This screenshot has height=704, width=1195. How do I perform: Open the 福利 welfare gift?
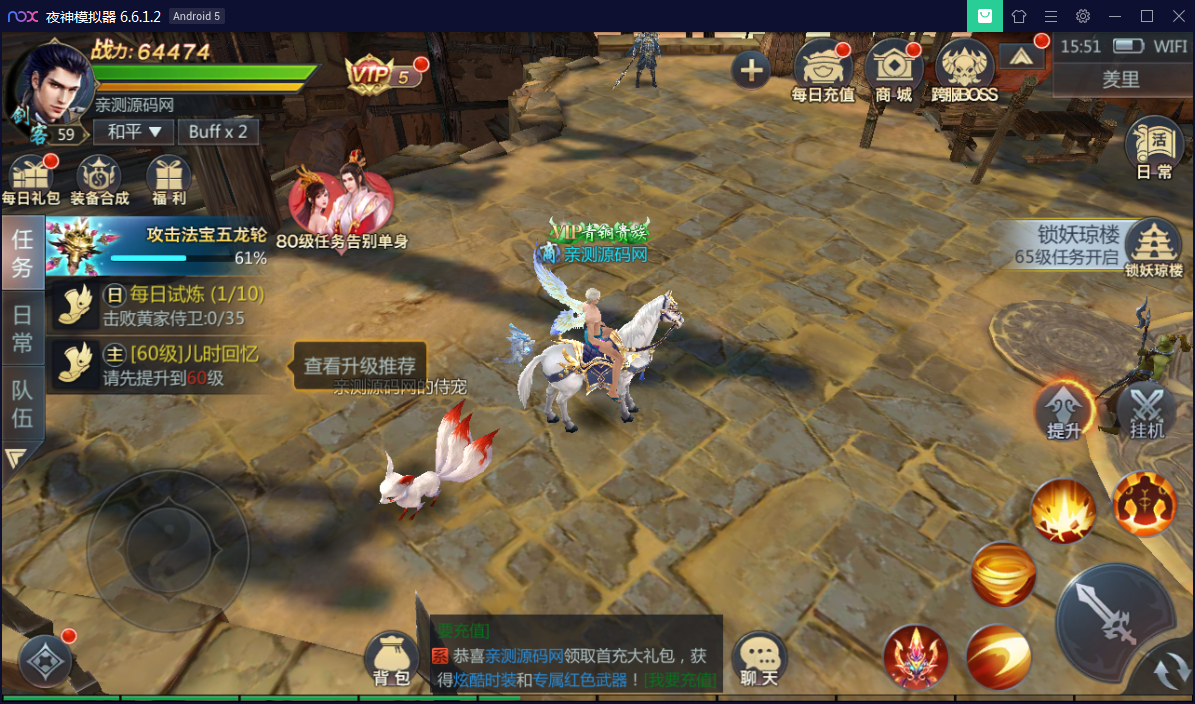(168, 180)
